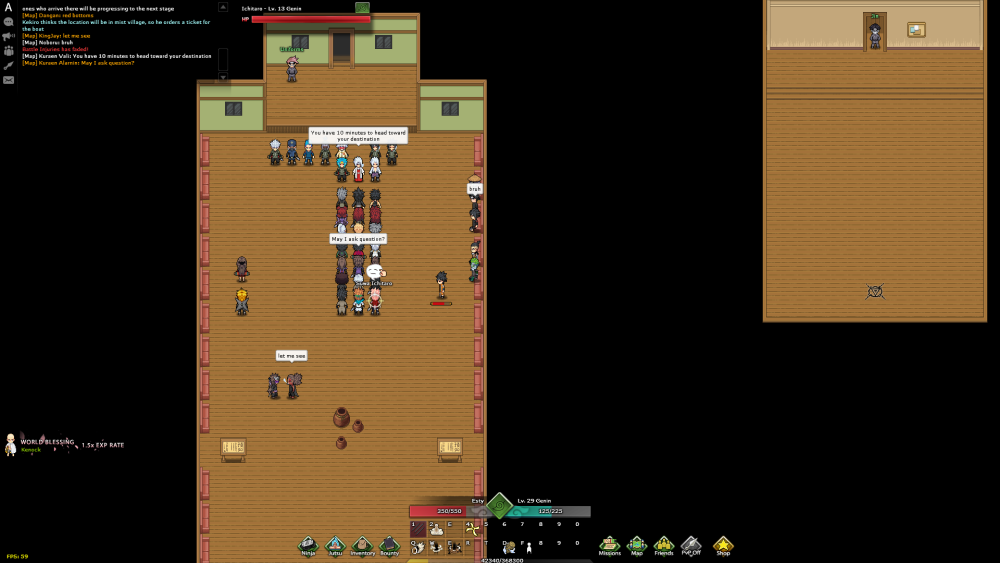
Task: Use the yellow shuriken skill in slot 4
Action: (471, 529)
